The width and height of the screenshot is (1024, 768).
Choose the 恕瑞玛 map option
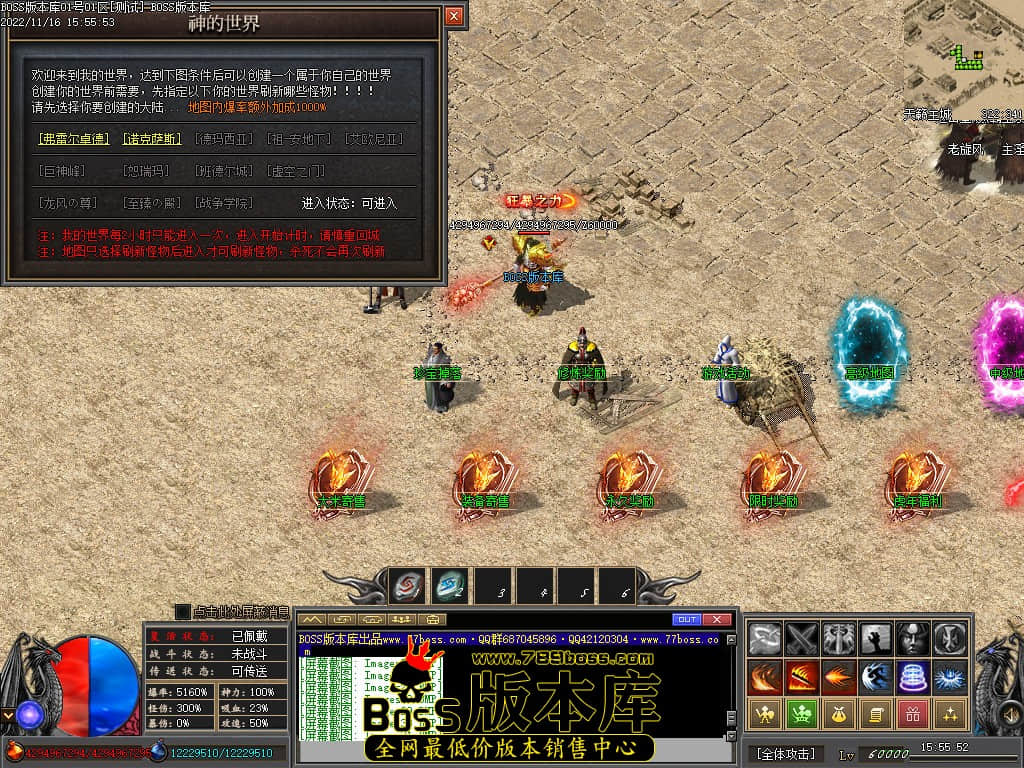pos(146,171)
